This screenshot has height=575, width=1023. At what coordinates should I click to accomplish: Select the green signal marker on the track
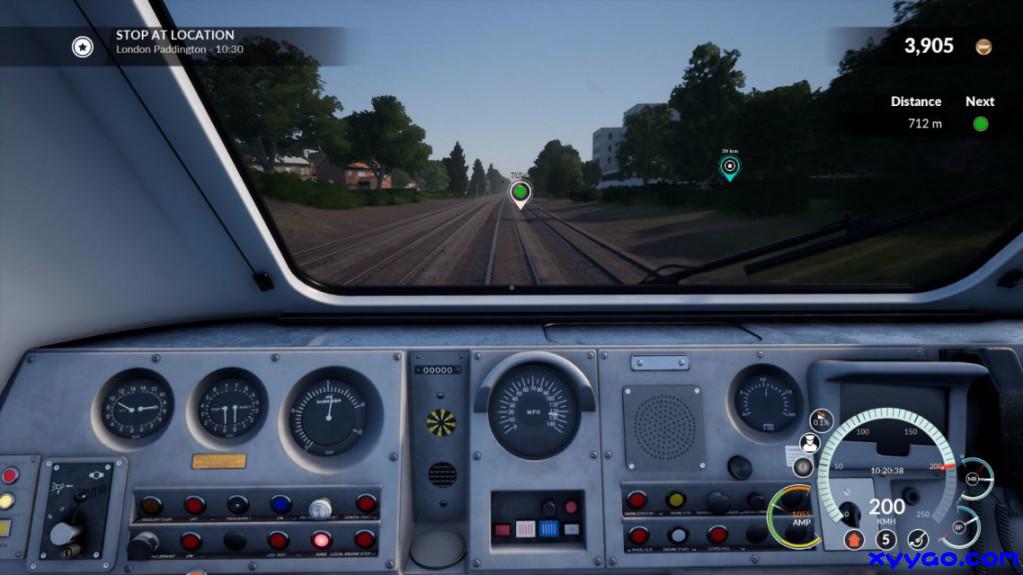point(519,191)
